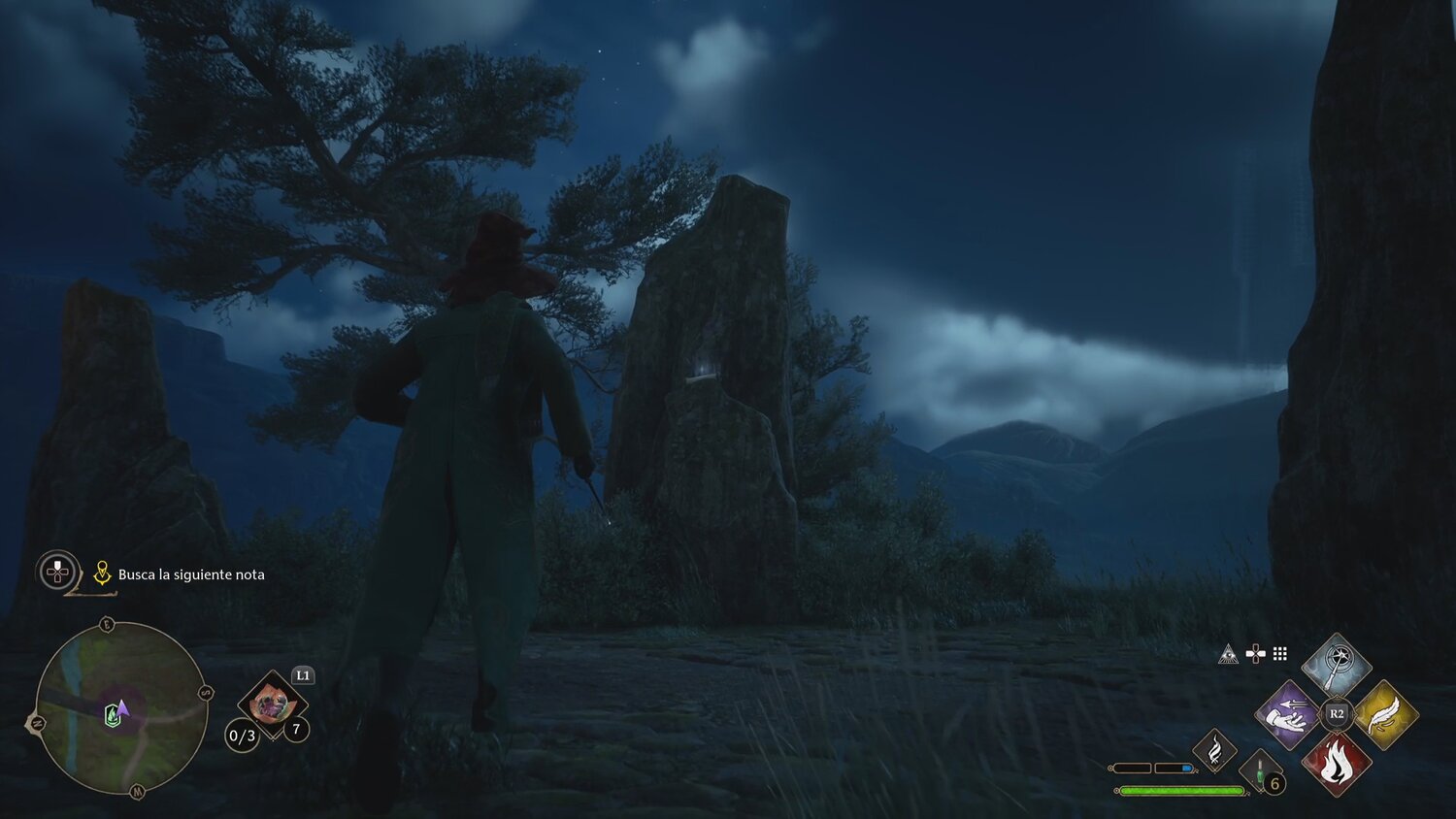
Task: Use the red Incendio fire spell
Action: (x=1337, y=763)
